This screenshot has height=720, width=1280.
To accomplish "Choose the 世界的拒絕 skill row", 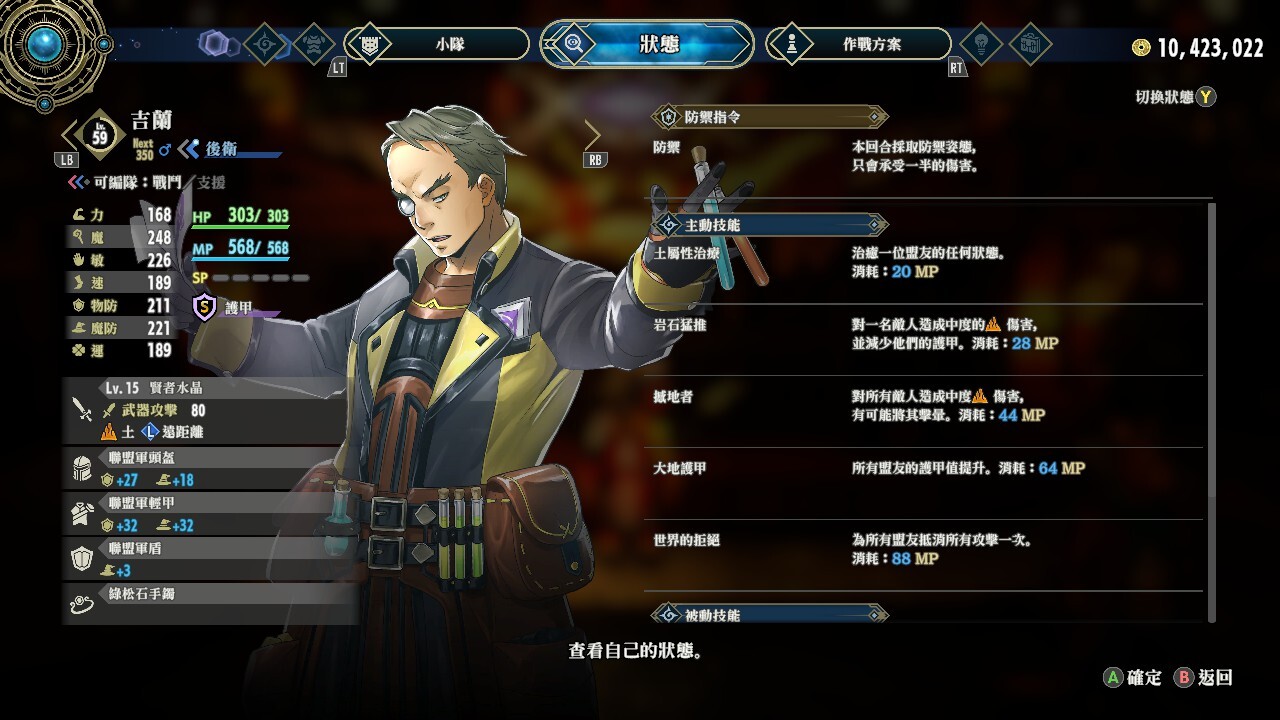I will [925, 550].
